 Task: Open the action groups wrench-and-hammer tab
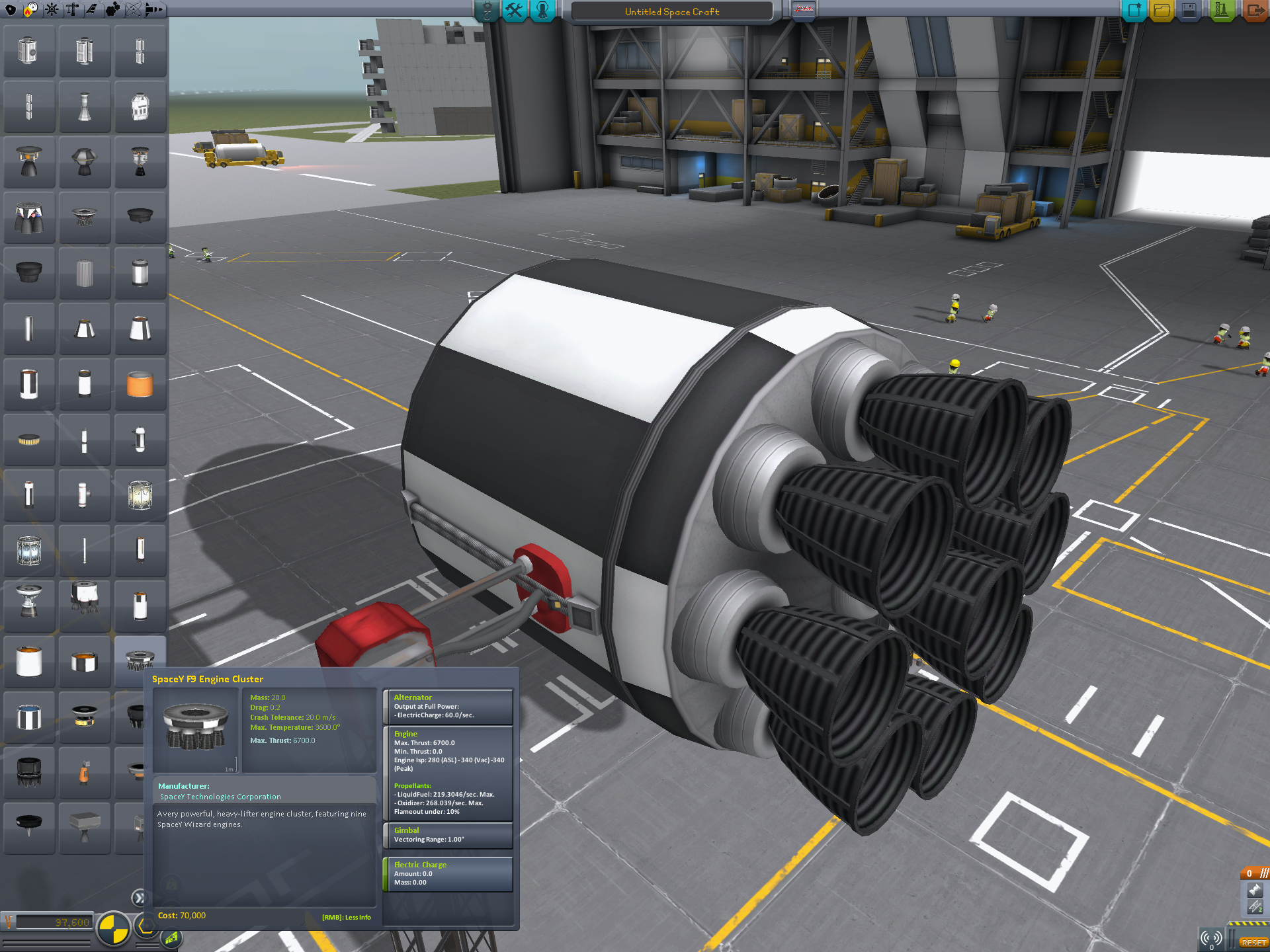(514, 11)
